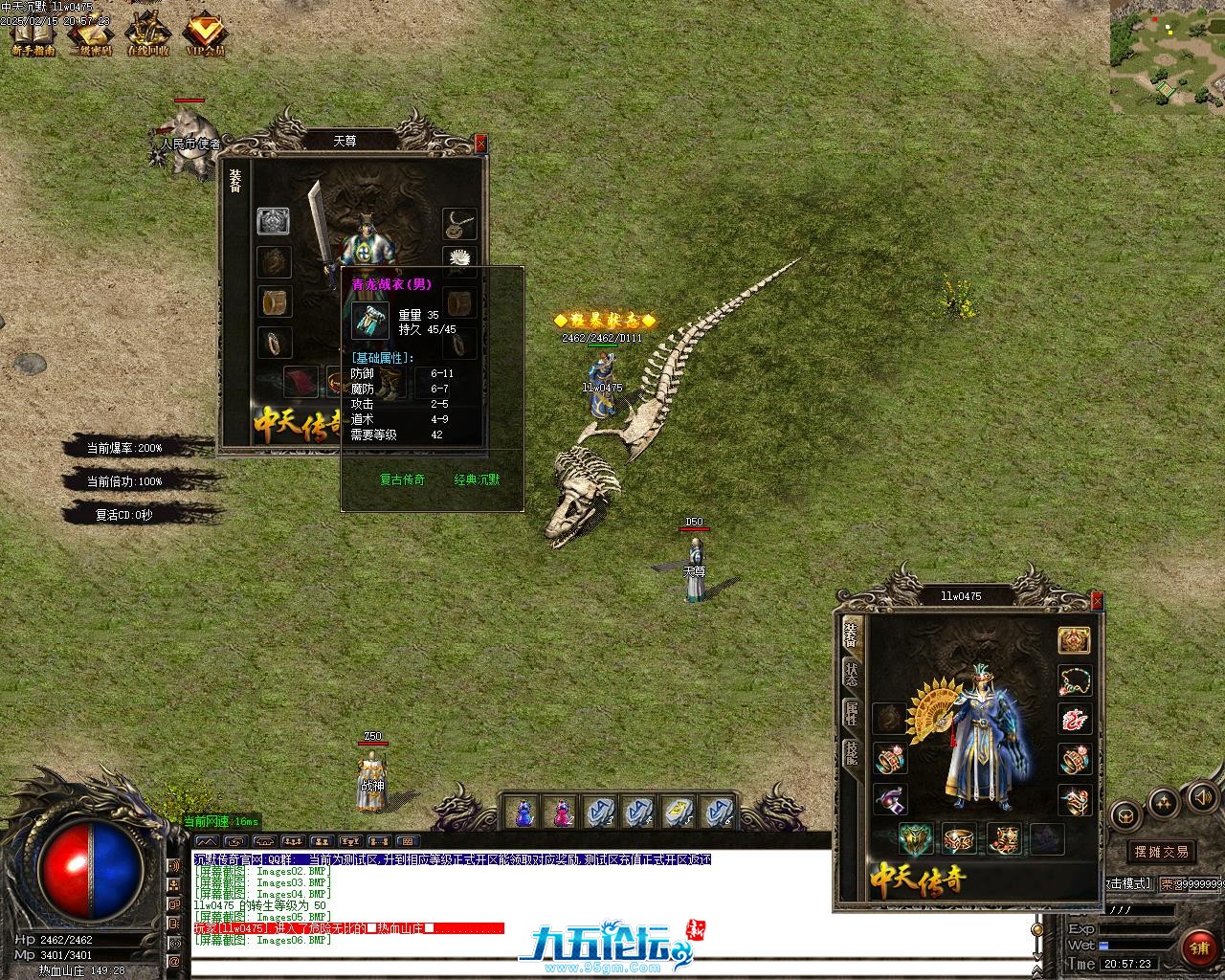
Task: Open the red 铺 shop button
Action: coord(1198,947)
